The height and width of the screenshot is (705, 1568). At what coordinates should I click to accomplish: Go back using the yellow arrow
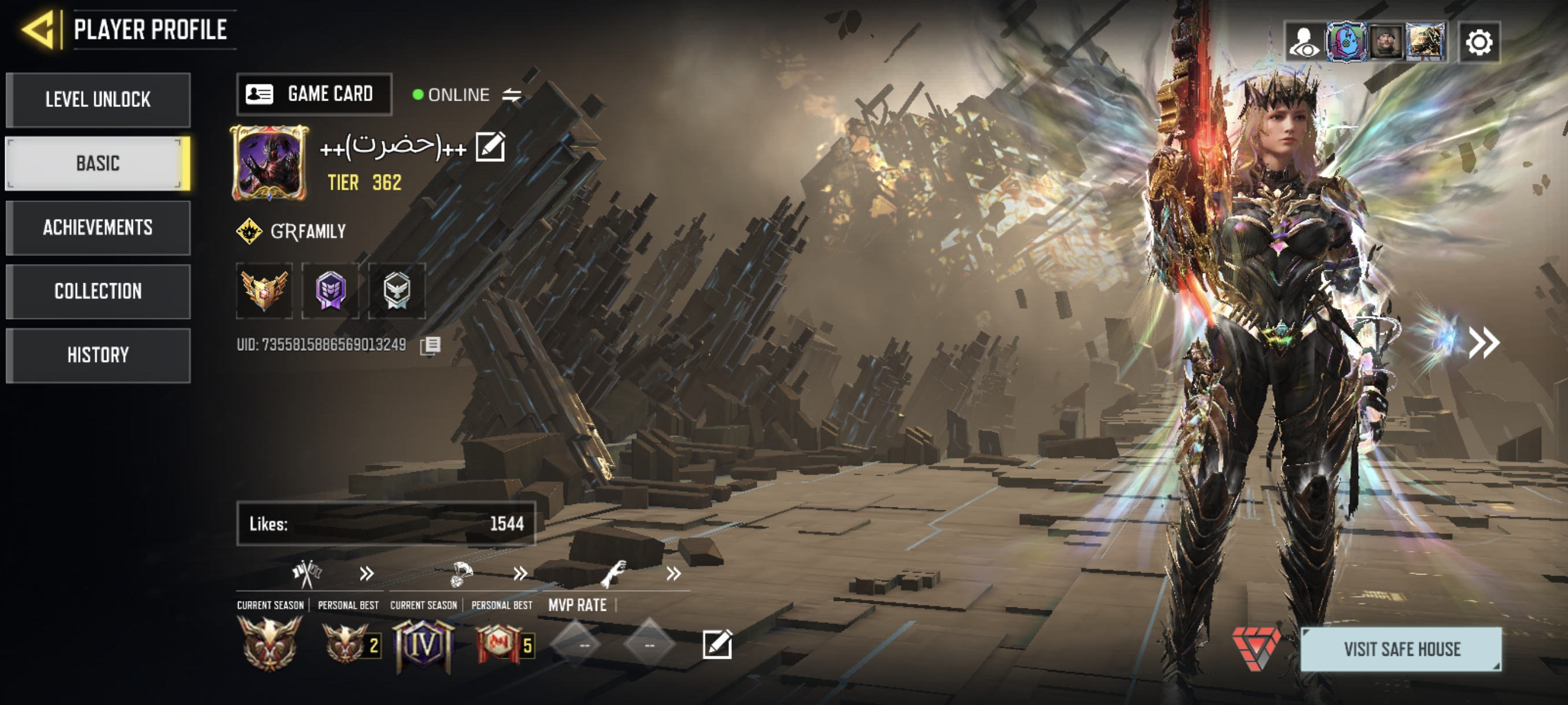tap(40, 29)
